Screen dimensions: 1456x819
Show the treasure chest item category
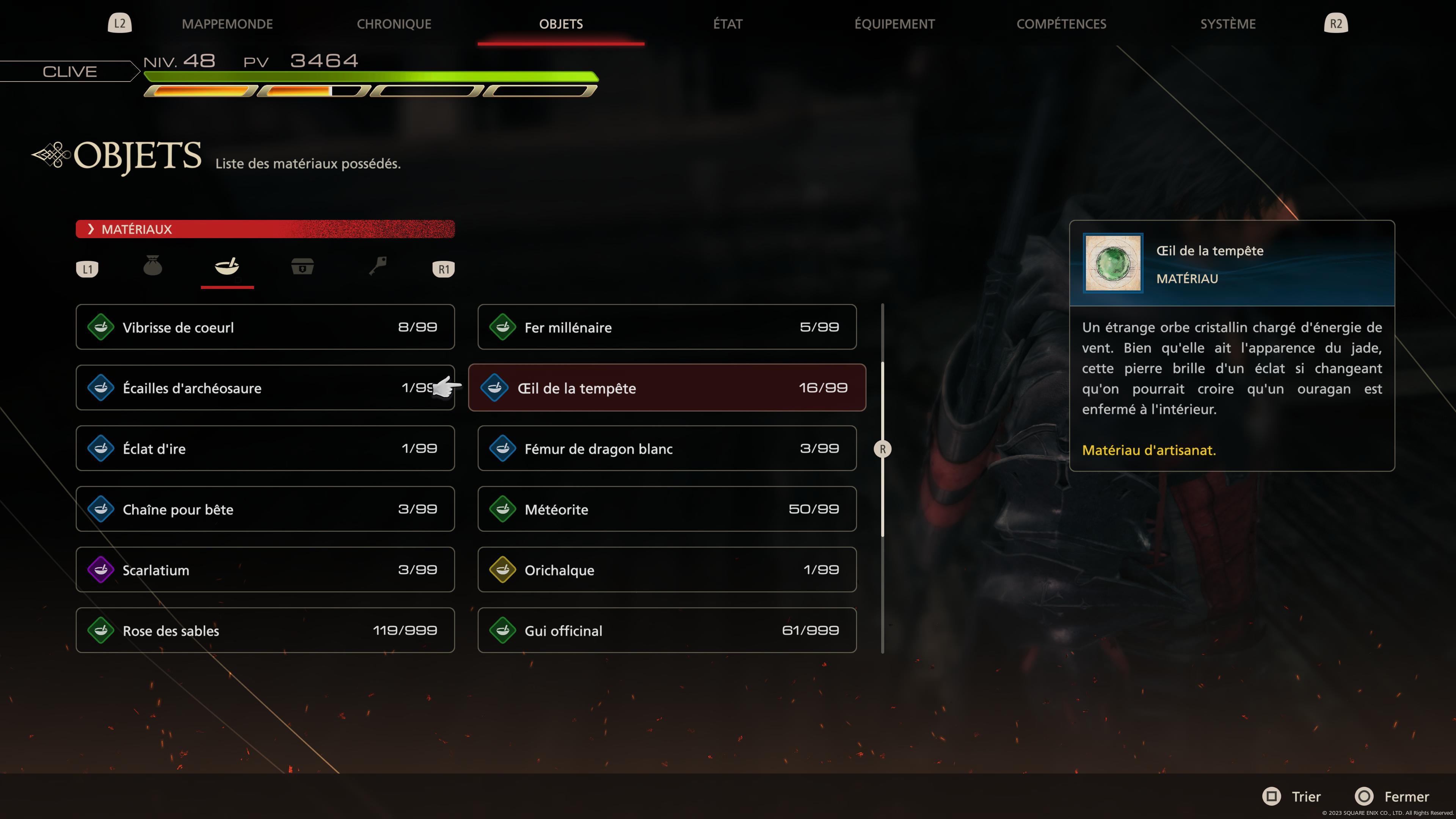click(303, 266)
